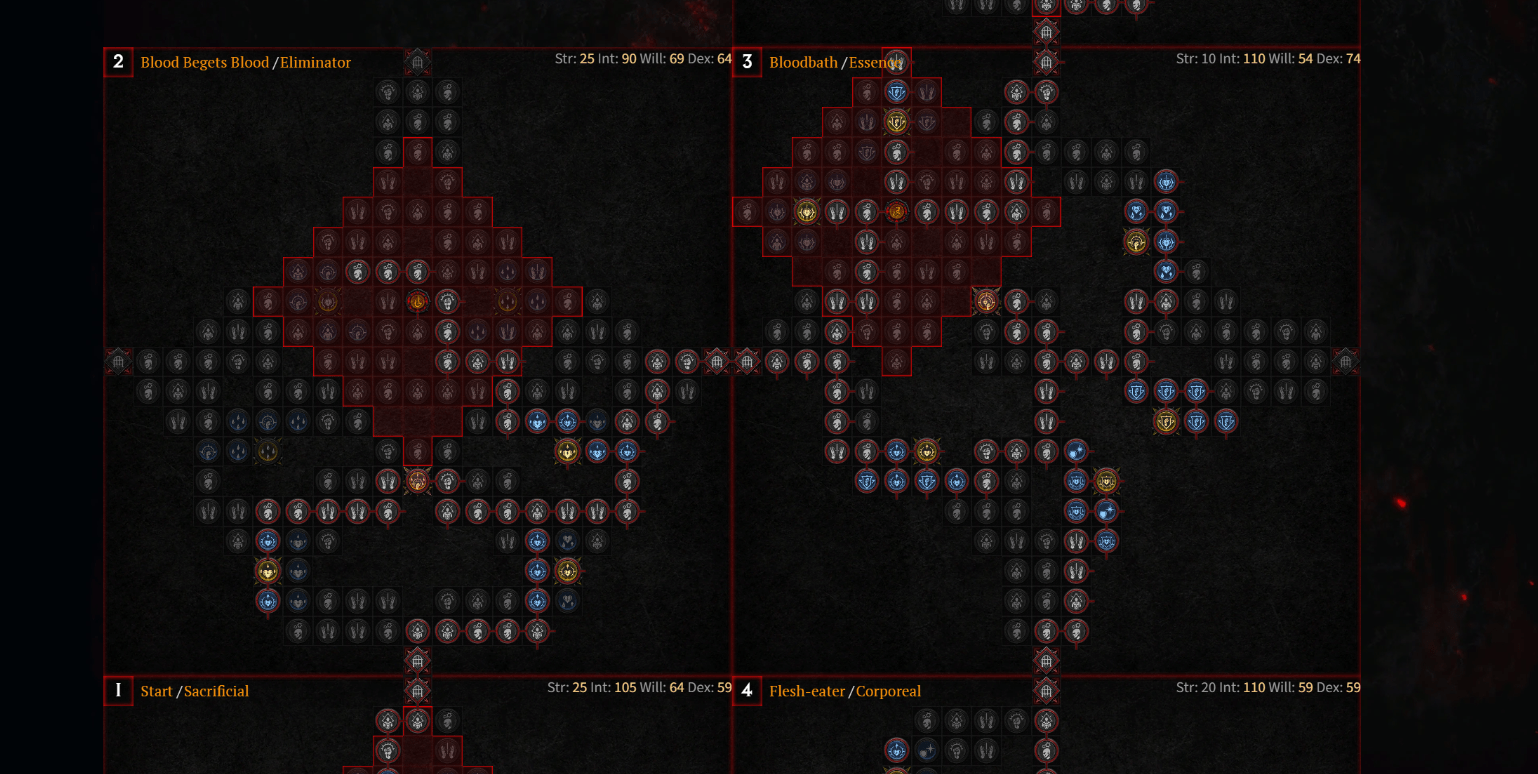Viewport: 1538px width, 774px height.
Task: Select the Bloodbath board's orange legendary node
Action: point(895,211)
